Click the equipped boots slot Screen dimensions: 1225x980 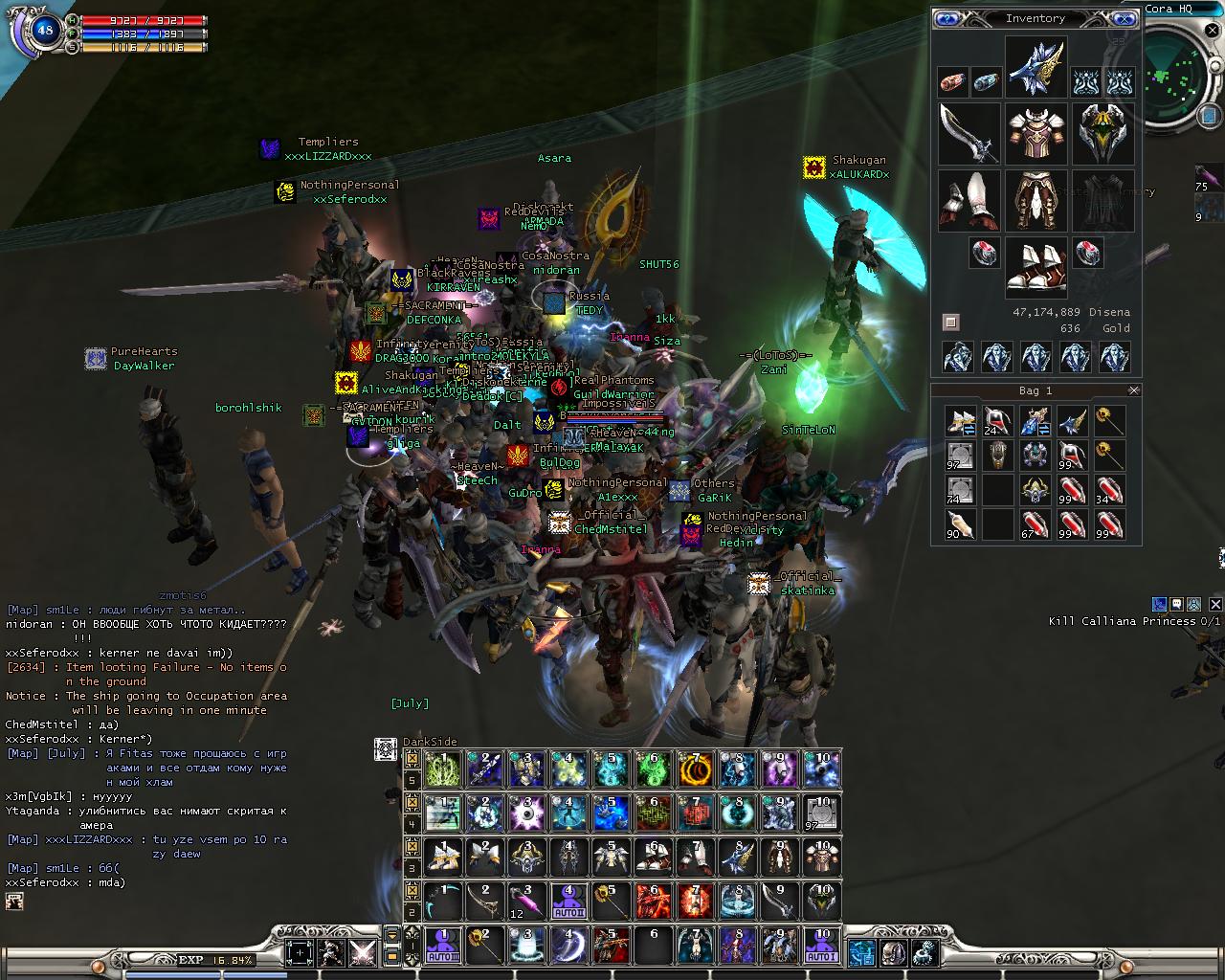pos(1036,267)
